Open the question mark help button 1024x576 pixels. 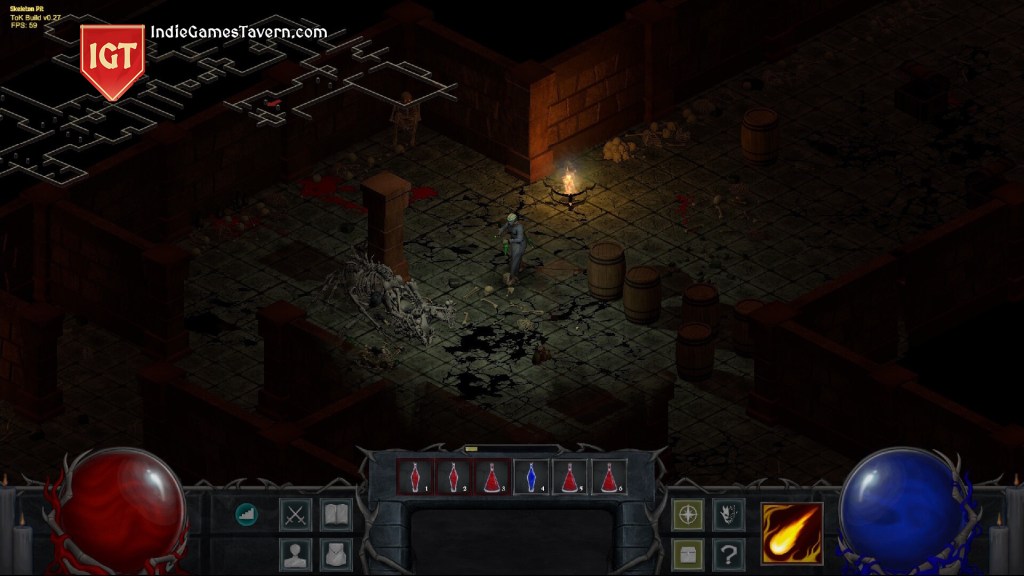[728, 554]
